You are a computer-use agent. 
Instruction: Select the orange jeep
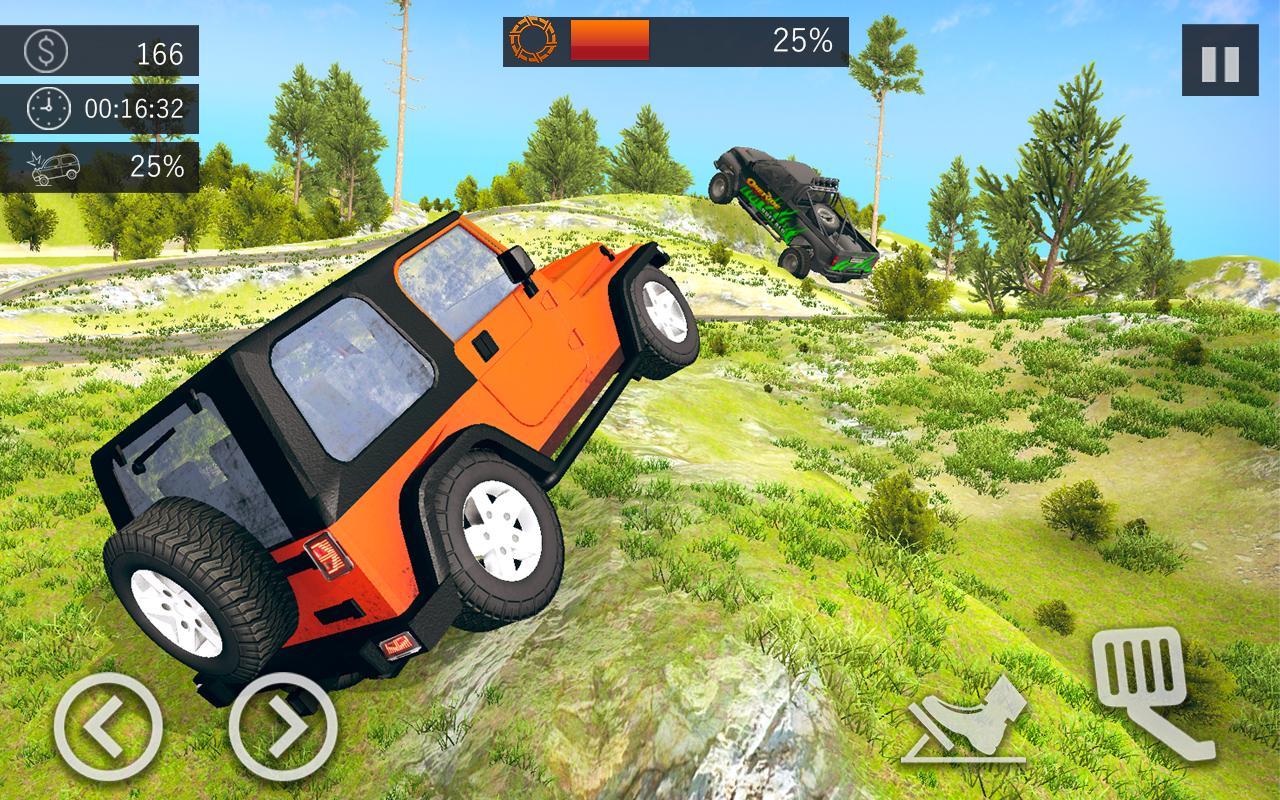(400, 450)
